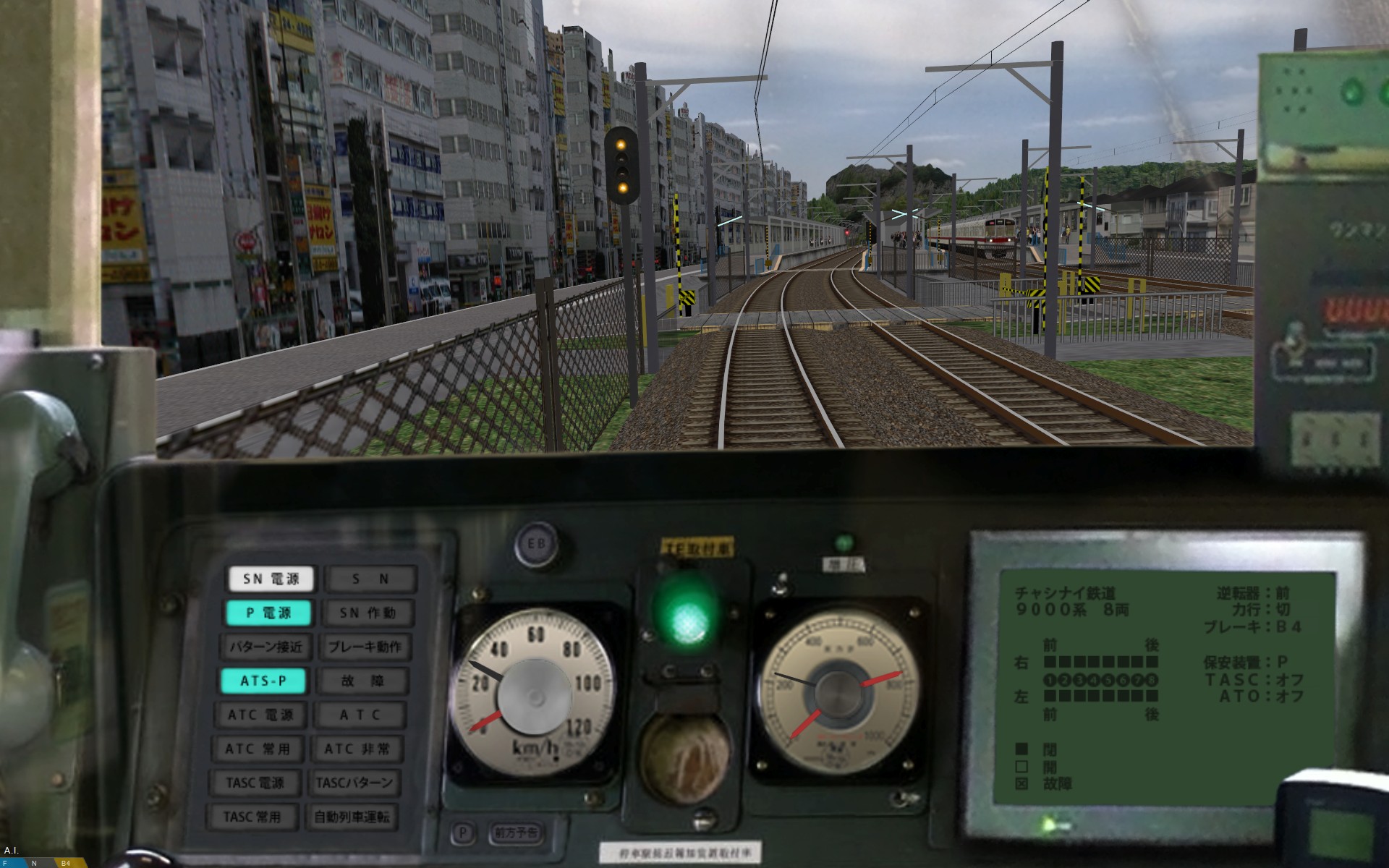Select the 故障 indicator lamp
The image size is (1389, 868).
coord(363,681)
